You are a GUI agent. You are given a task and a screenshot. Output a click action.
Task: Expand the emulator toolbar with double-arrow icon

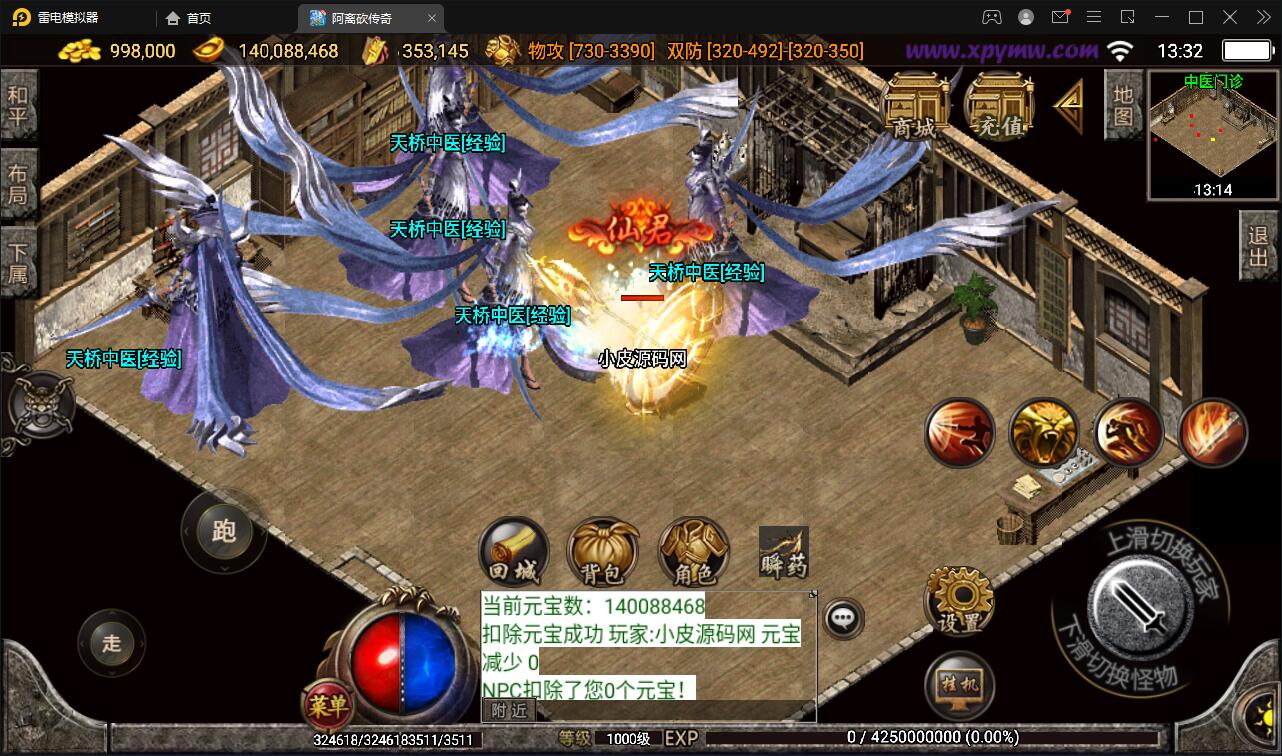pyautogui.click(x=1263, y=17)
